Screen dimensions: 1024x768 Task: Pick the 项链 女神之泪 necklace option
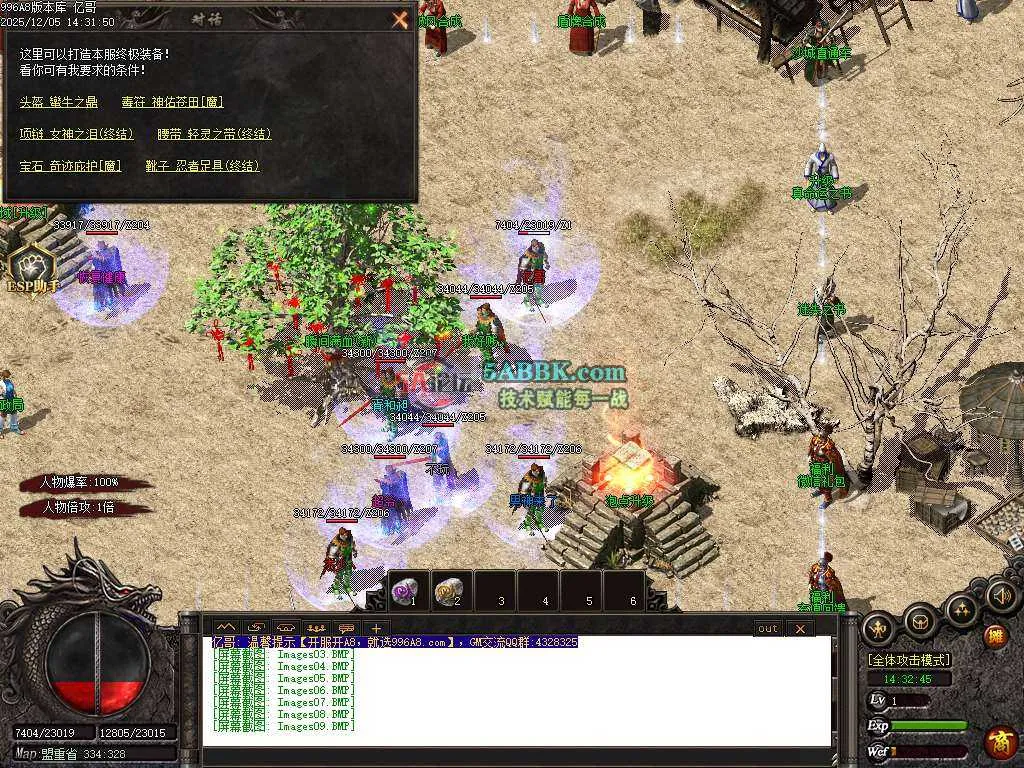[x=76, y=134]
